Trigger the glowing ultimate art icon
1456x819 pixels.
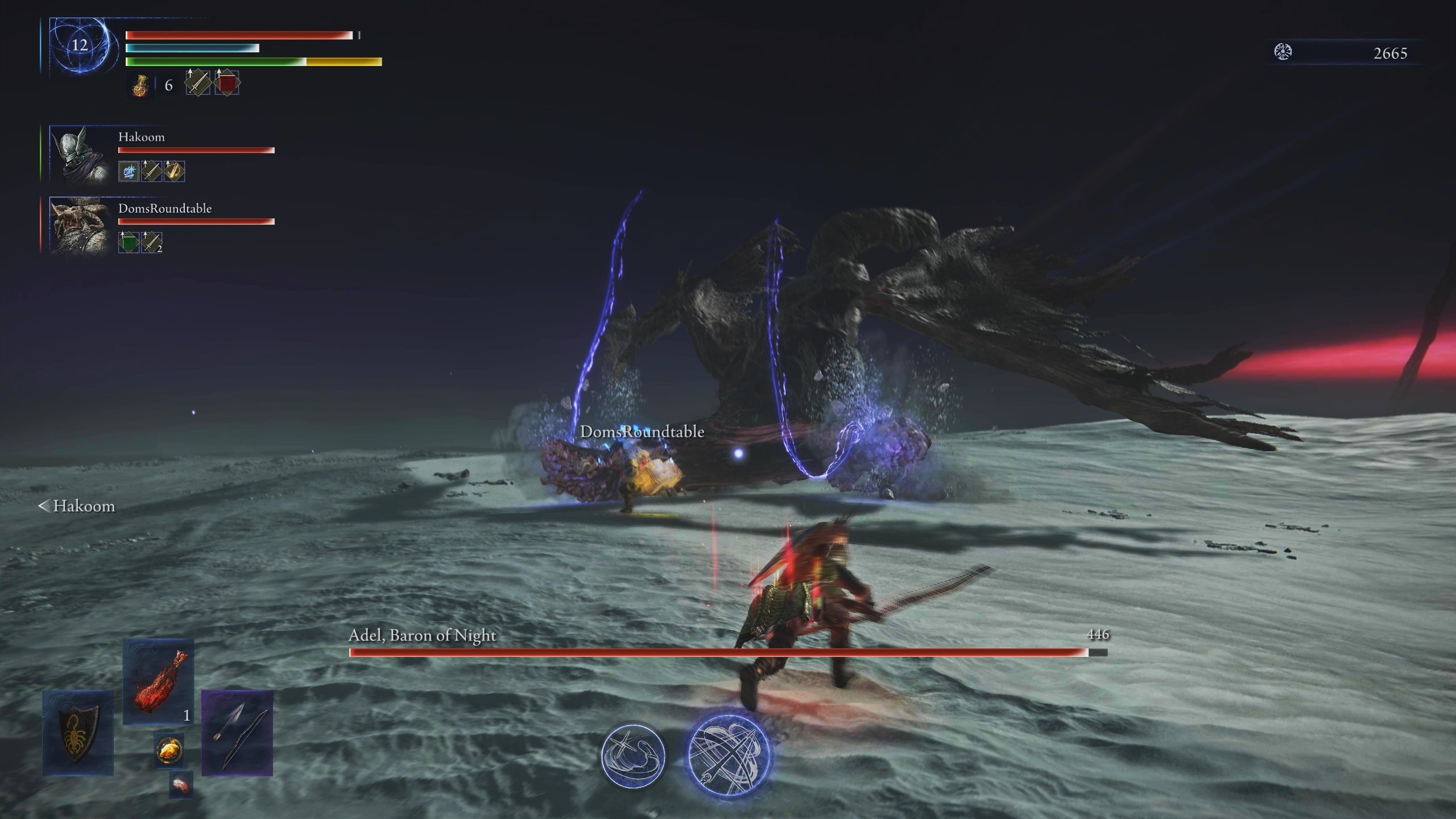(729, 755)
